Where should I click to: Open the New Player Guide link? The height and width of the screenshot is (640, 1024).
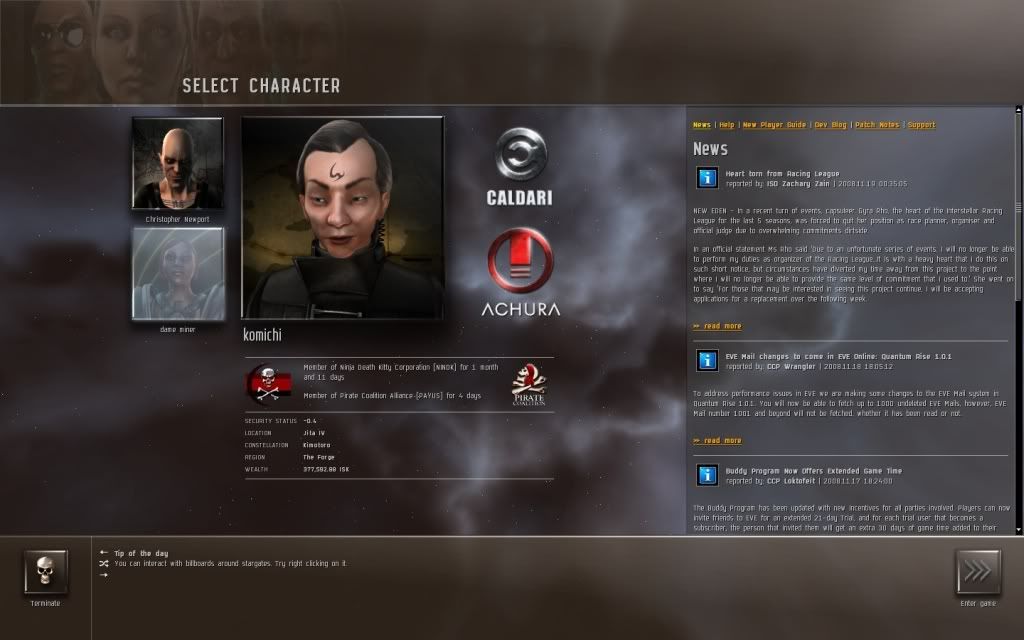(x=774, y=125)
